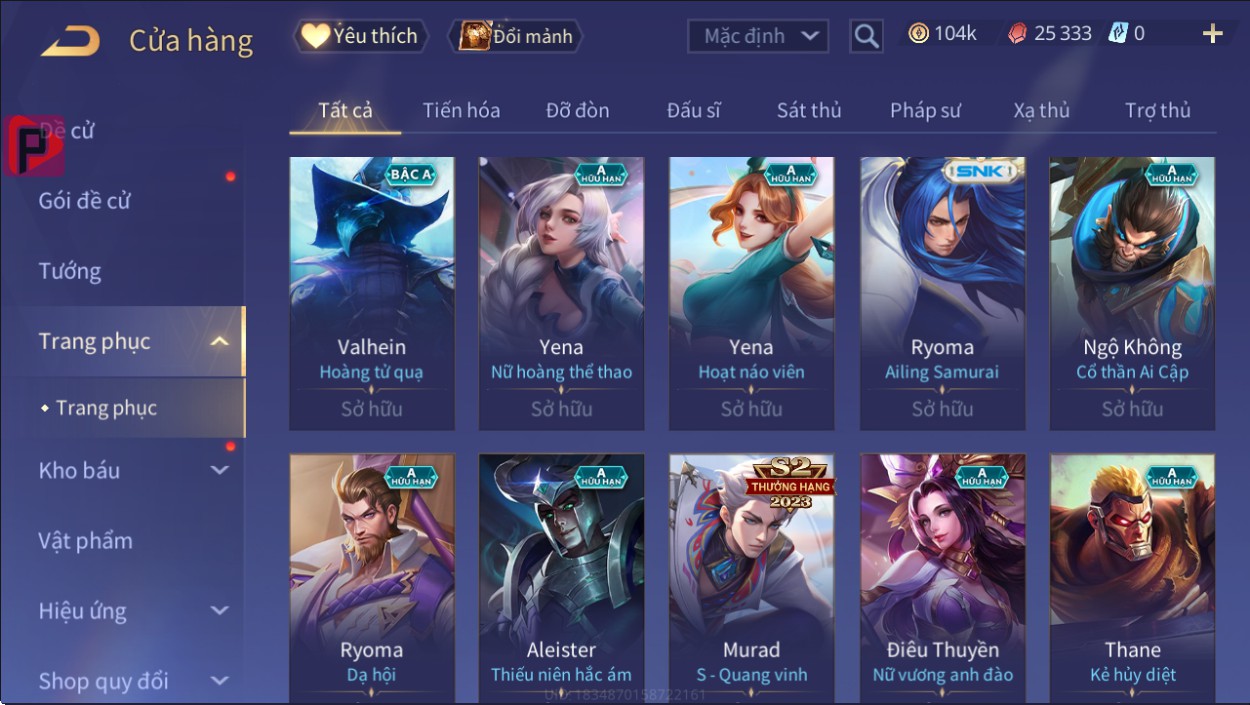The image size is (1250, 705).
Task: Open the Yêu thích favorites list
Action: pos(360,37)
